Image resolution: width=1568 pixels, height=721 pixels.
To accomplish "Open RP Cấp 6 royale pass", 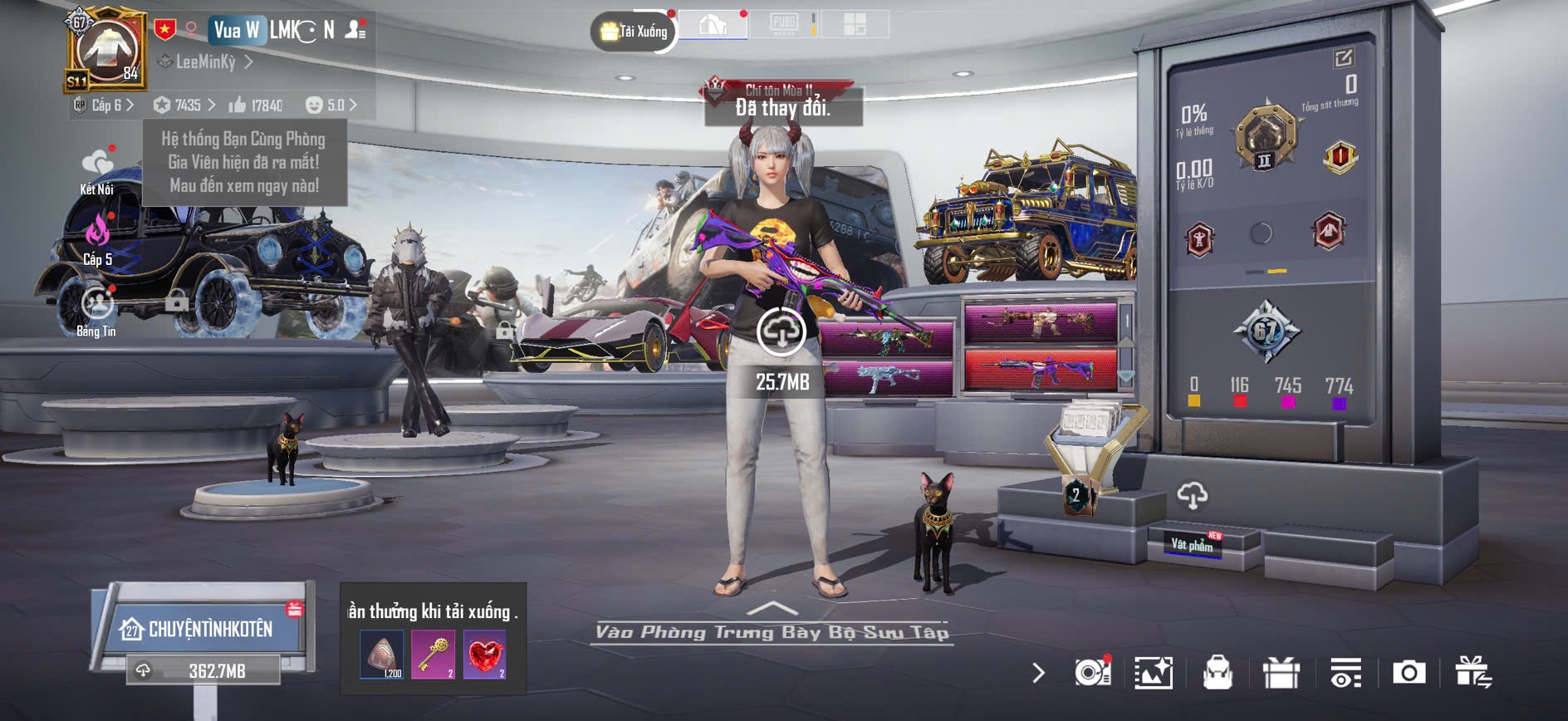I will tap(105, 105).
